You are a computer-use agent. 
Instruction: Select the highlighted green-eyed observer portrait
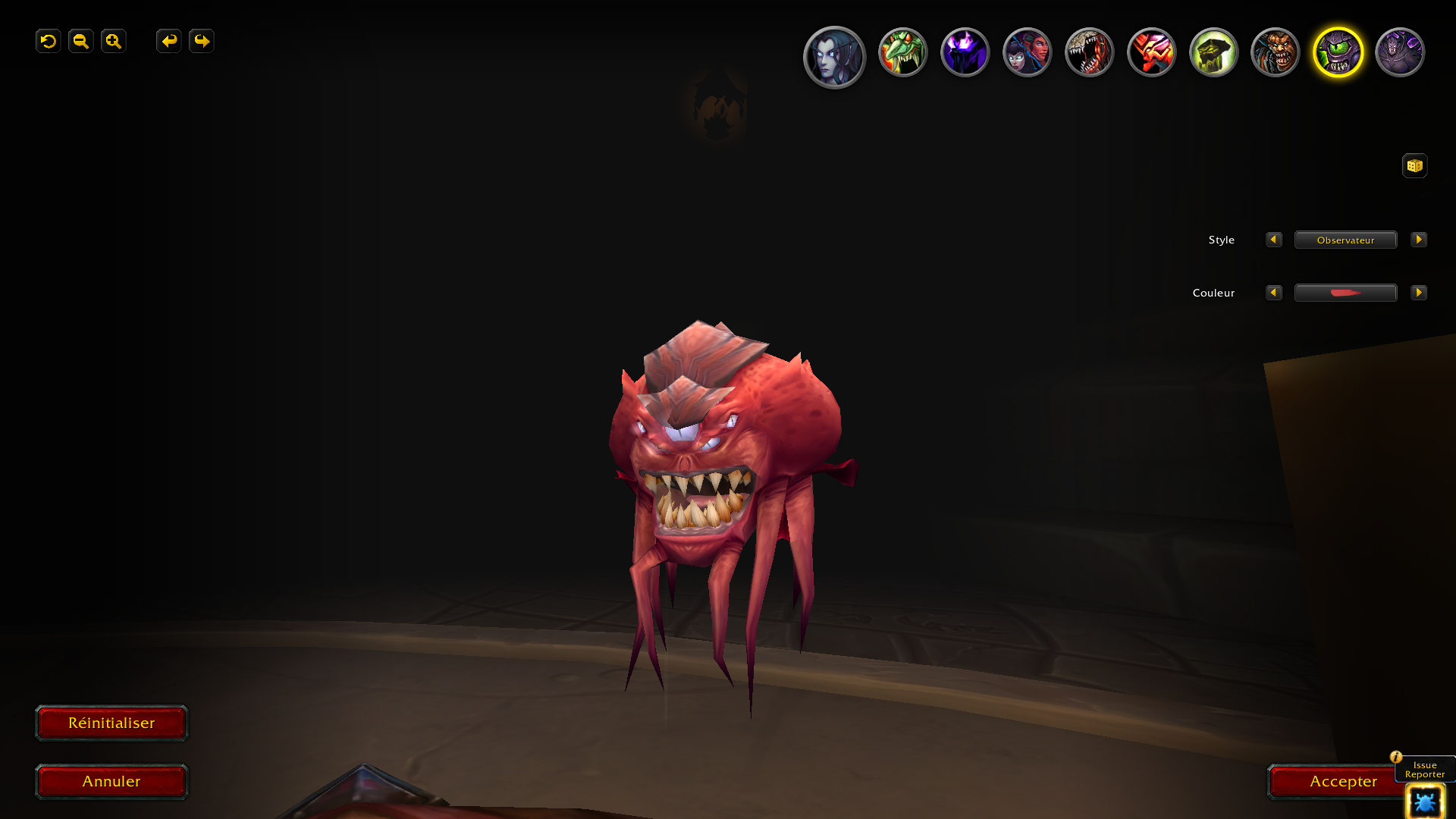coord(1338,52)
